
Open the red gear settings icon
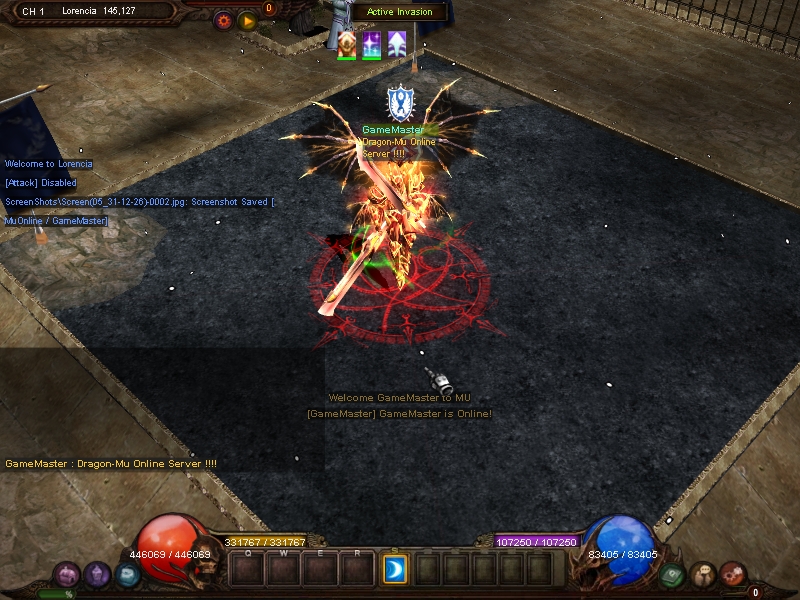point(223,20)
